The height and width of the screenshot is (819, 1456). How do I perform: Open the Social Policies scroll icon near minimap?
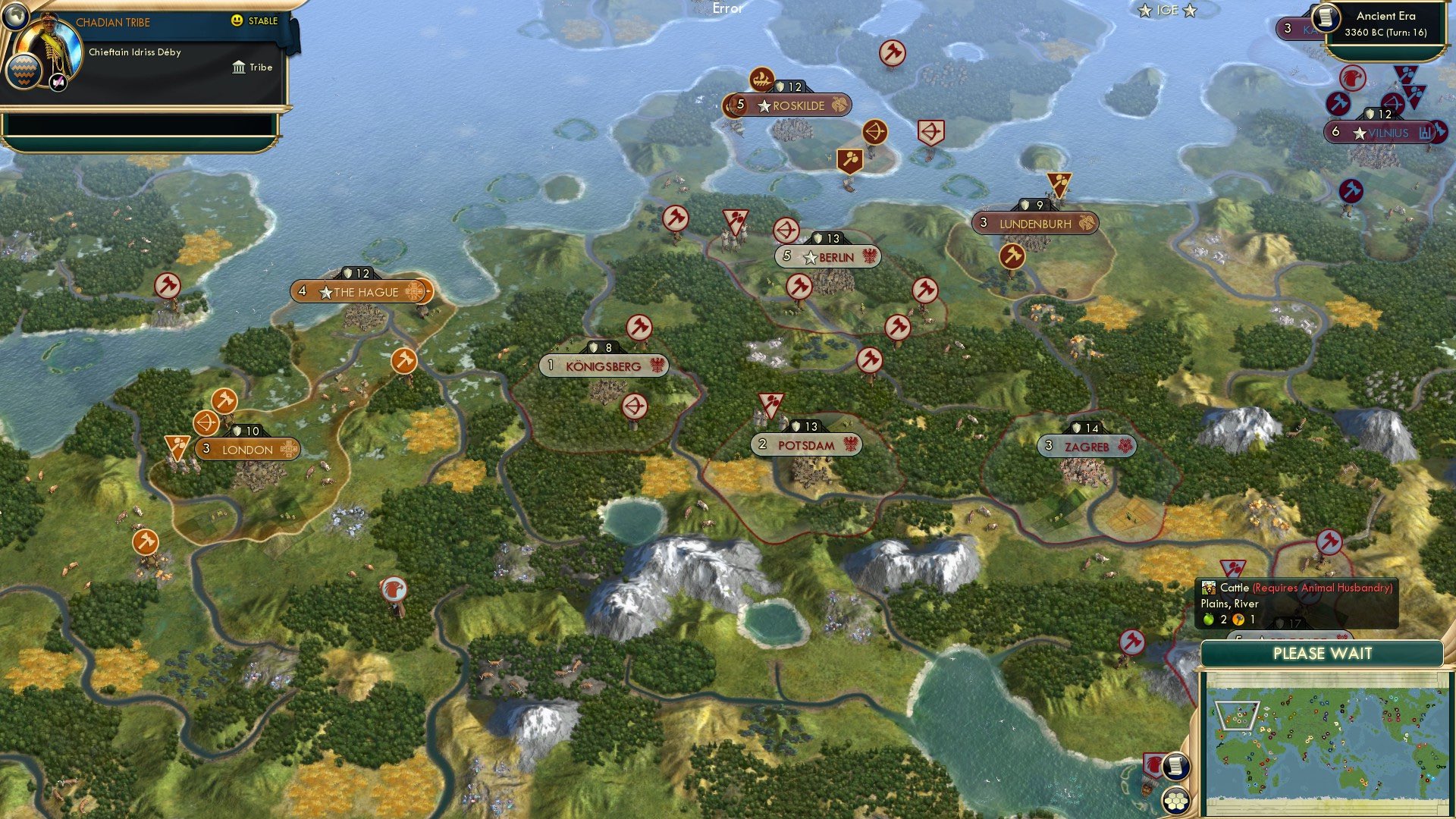pyautogui.click(x=1177, y=767)
